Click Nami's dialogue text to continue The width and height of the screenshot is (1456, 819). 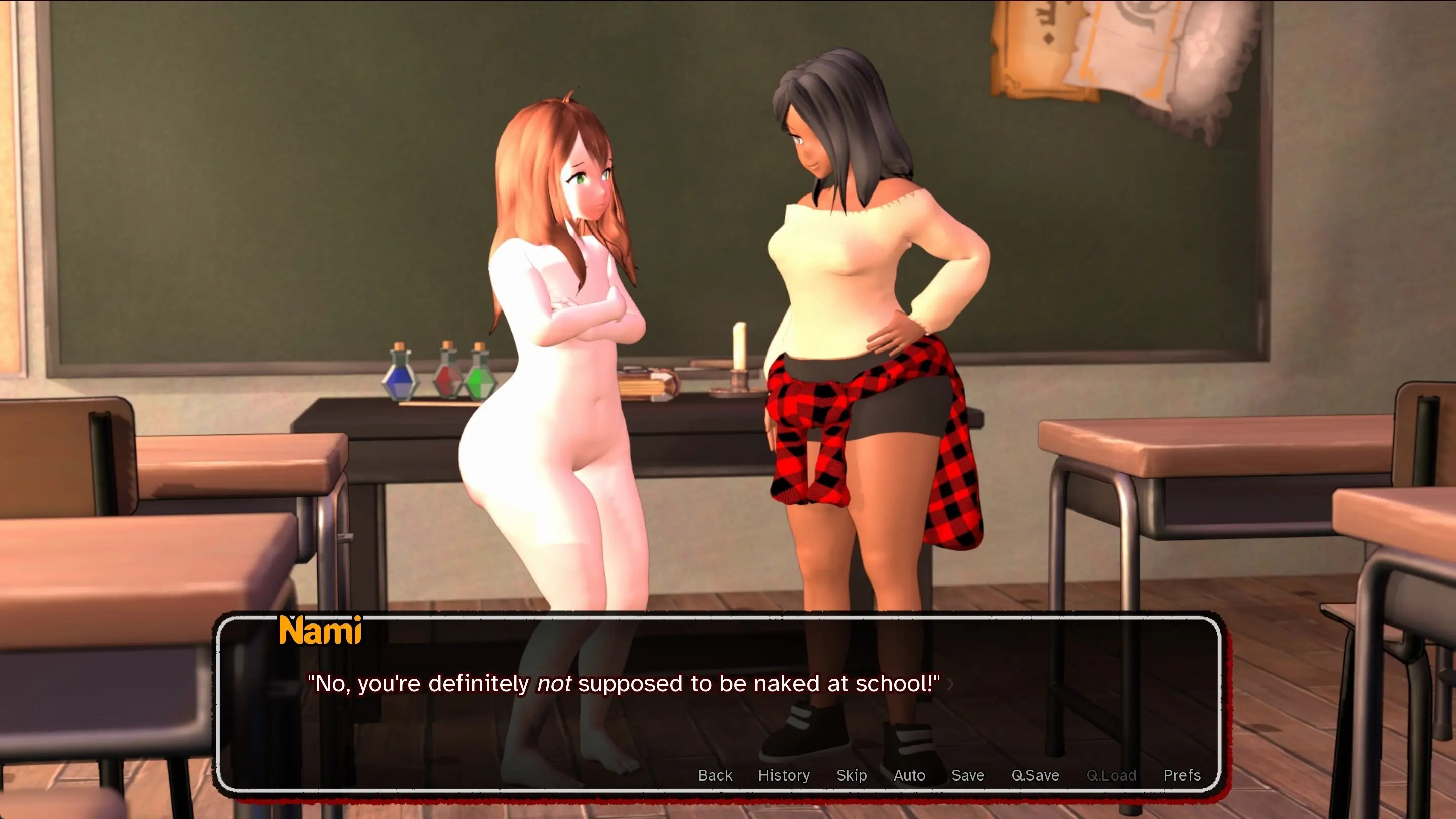623,683
